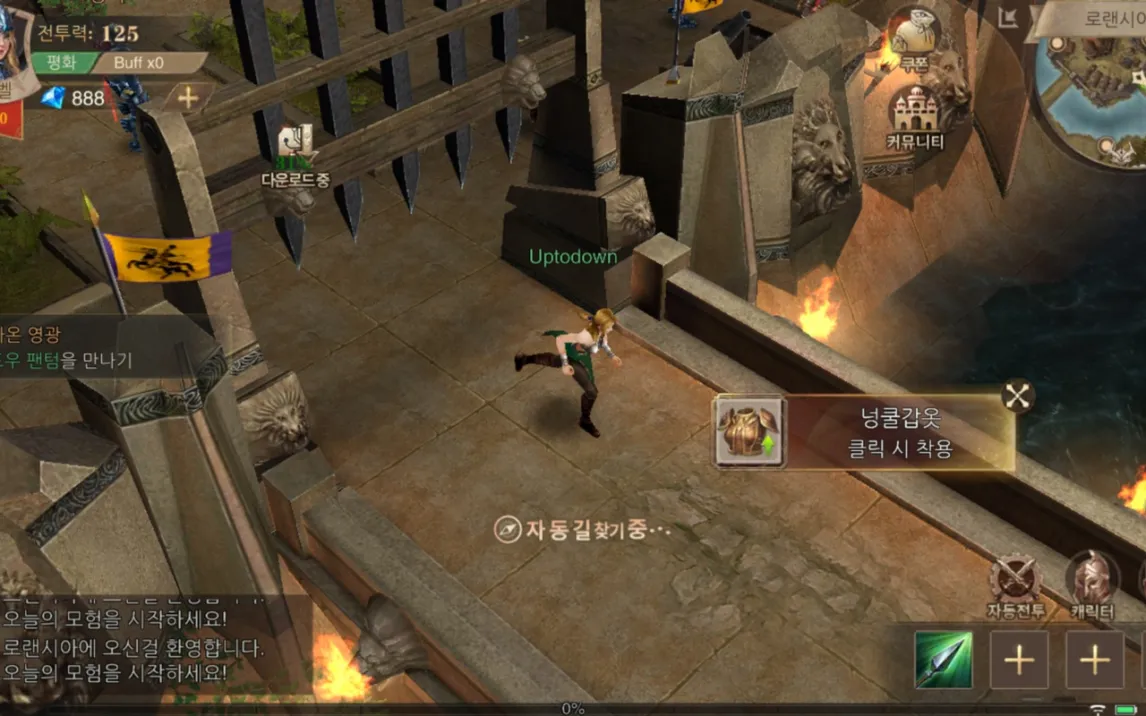The height and width of the screenshot is (716, 1146).
Task: Open the quest tracker entry on left
Action: [68, 345]
